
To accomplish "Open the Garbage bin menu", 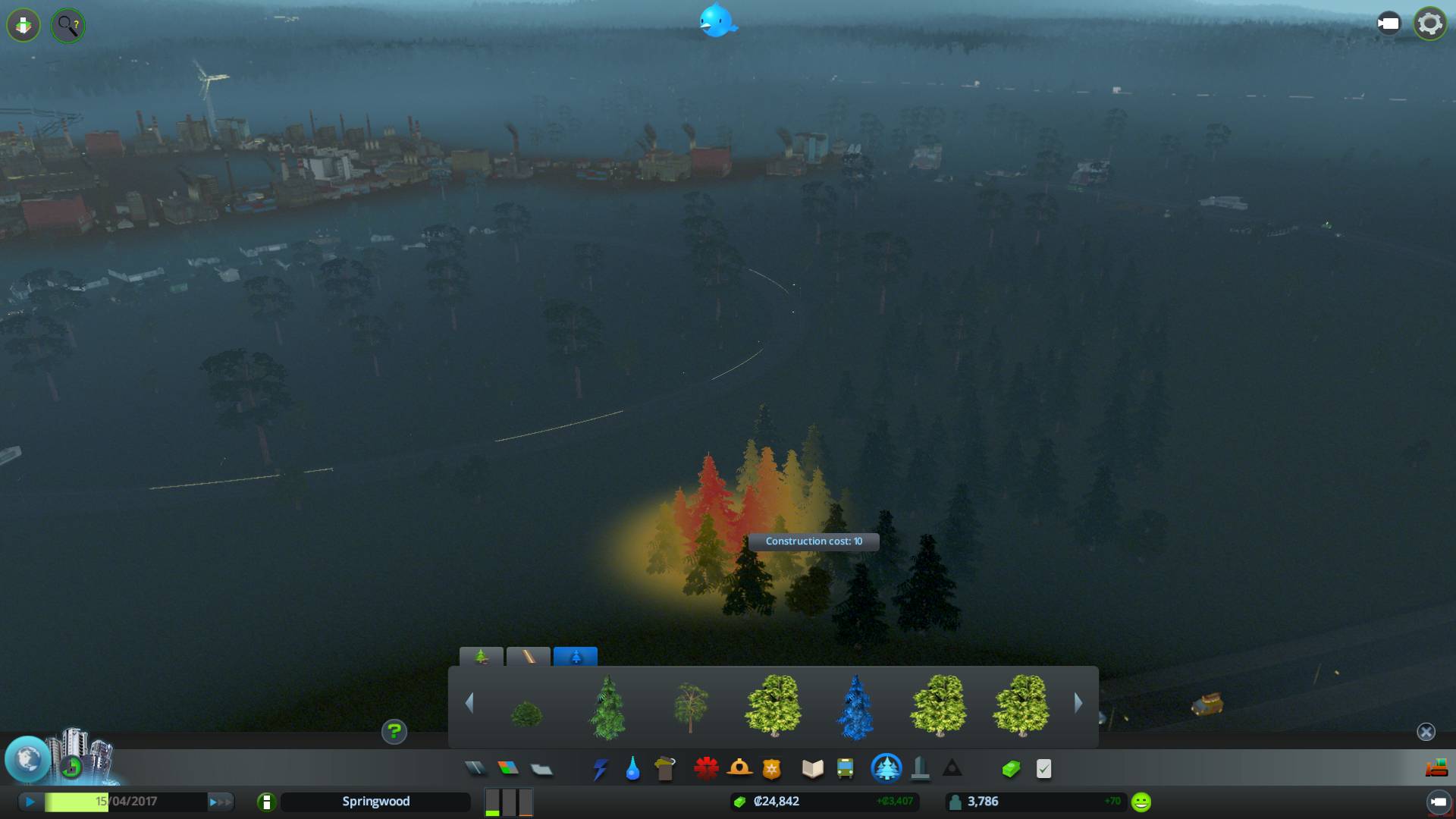I will [x=665, y=769].
